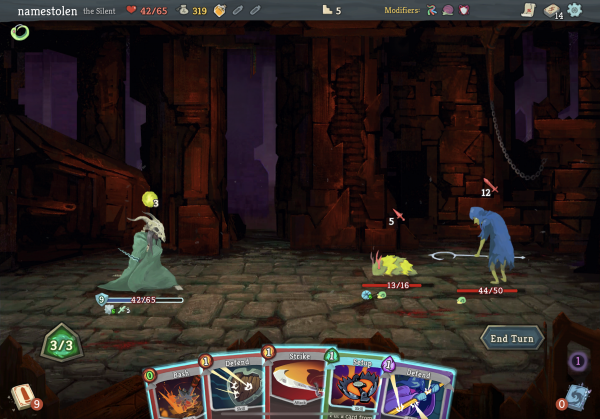Viewport: 600px width, 419px height.
Task: Use the filled potion slot
Action: tap(220, 10)
